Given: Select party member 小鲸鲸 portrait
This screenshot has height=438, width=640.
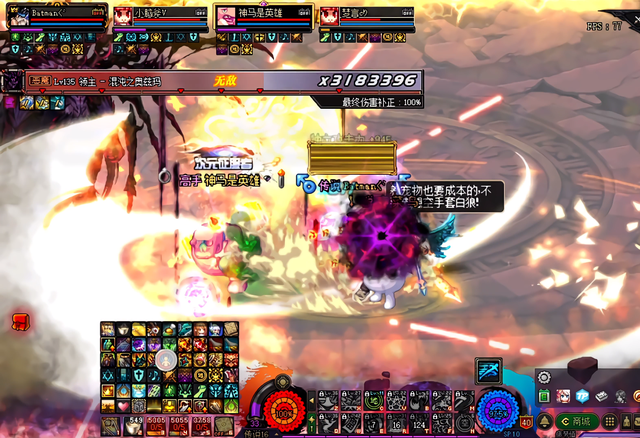Looking at the screenshot, I should point(123,17).
